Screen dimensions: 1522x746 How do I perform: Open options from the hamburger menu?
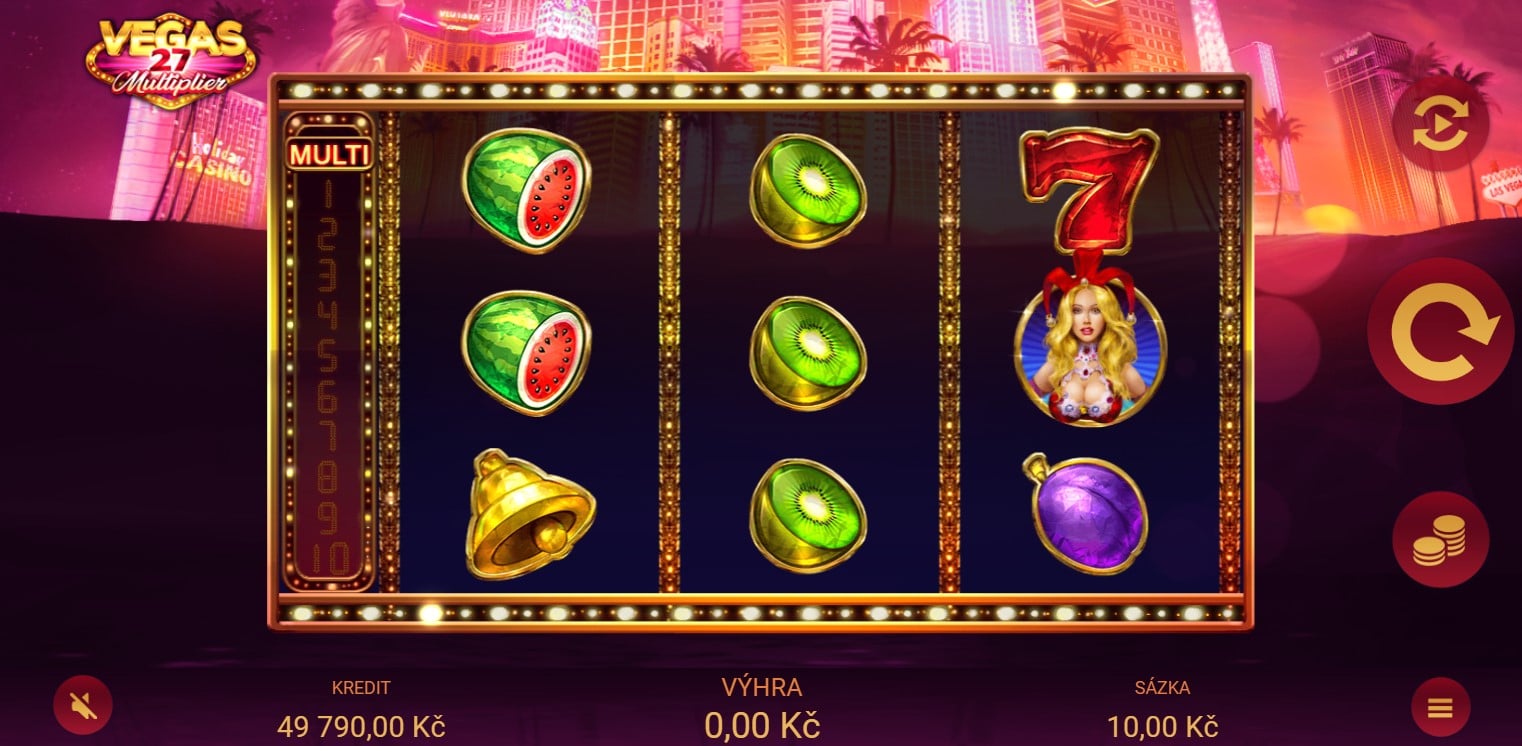[1438, 705]
